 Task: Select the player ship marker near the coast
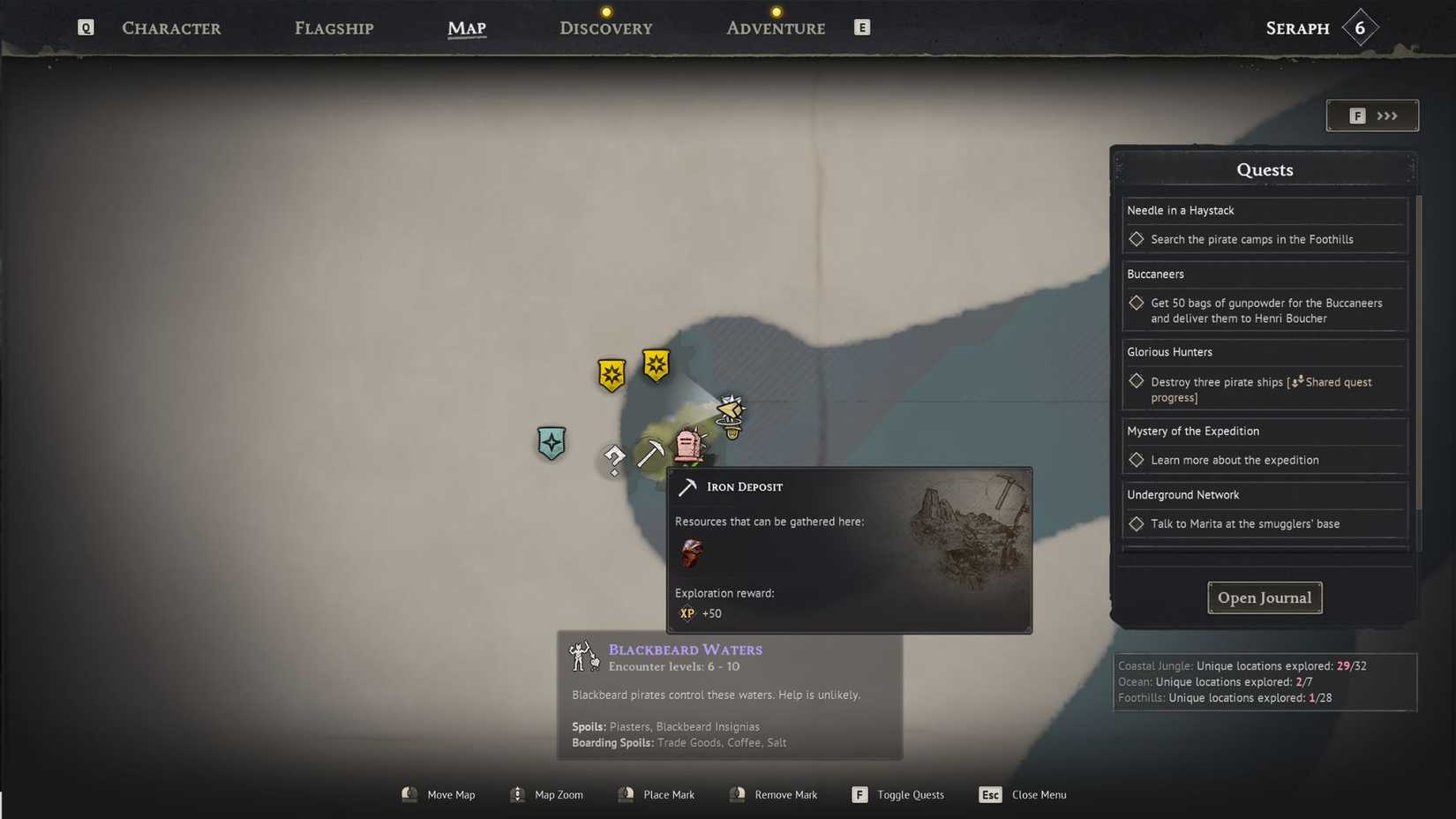coord(731,413)
